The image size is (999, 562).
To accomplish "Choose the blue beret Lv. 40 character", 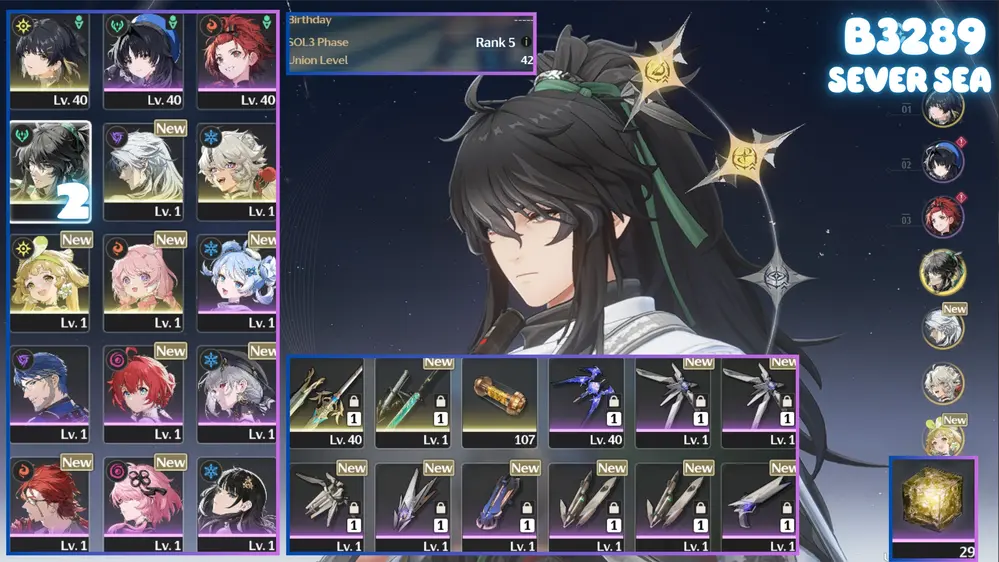I will pos(144,61).
